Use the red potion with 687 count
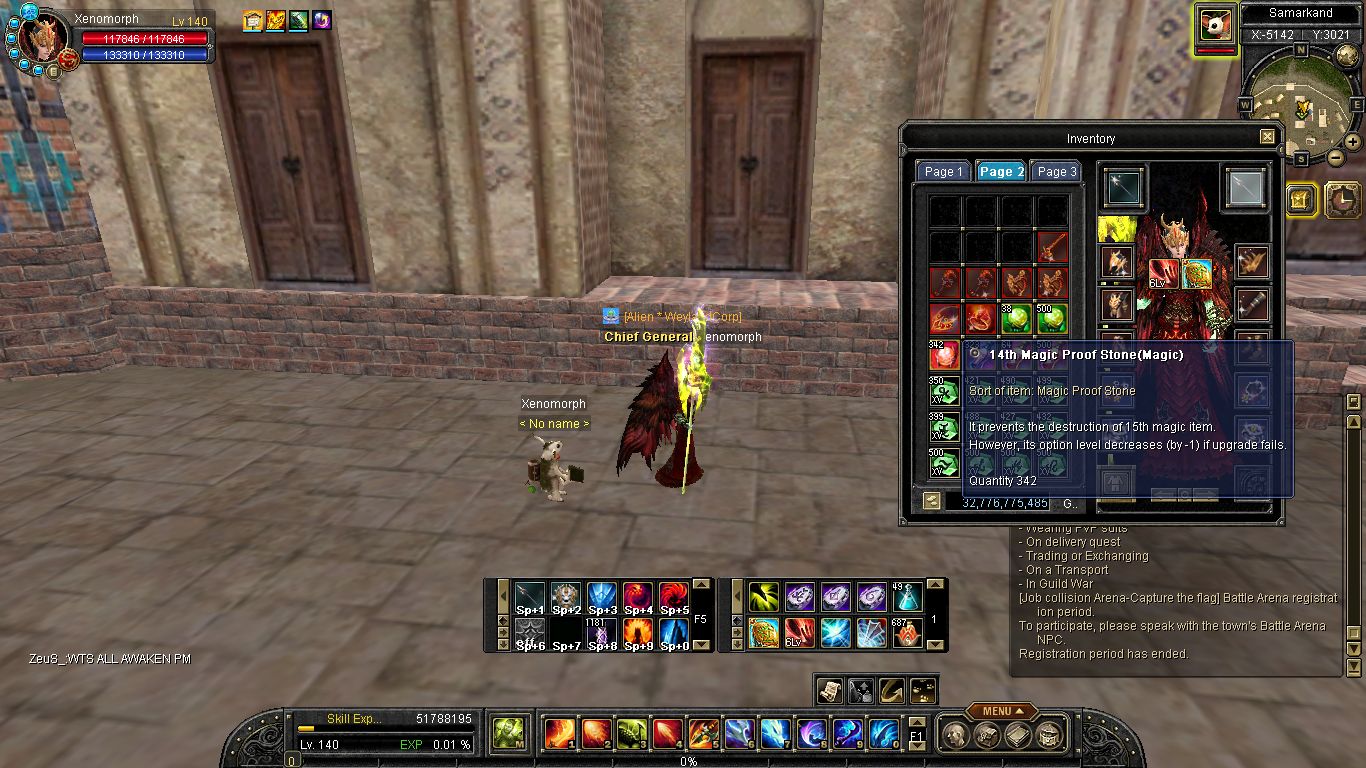The height and width of the screenshot is (768, 1366). [x=907, y=633]
